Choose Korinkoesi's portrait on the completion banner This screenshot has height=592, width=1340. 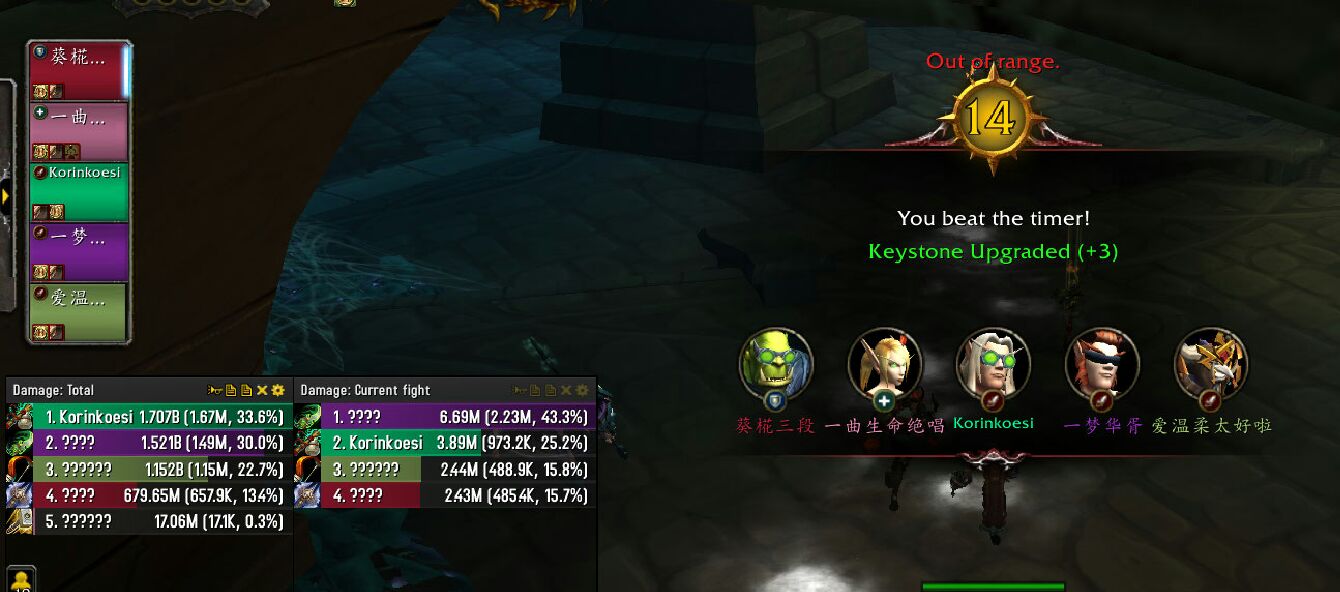point(993,364)
